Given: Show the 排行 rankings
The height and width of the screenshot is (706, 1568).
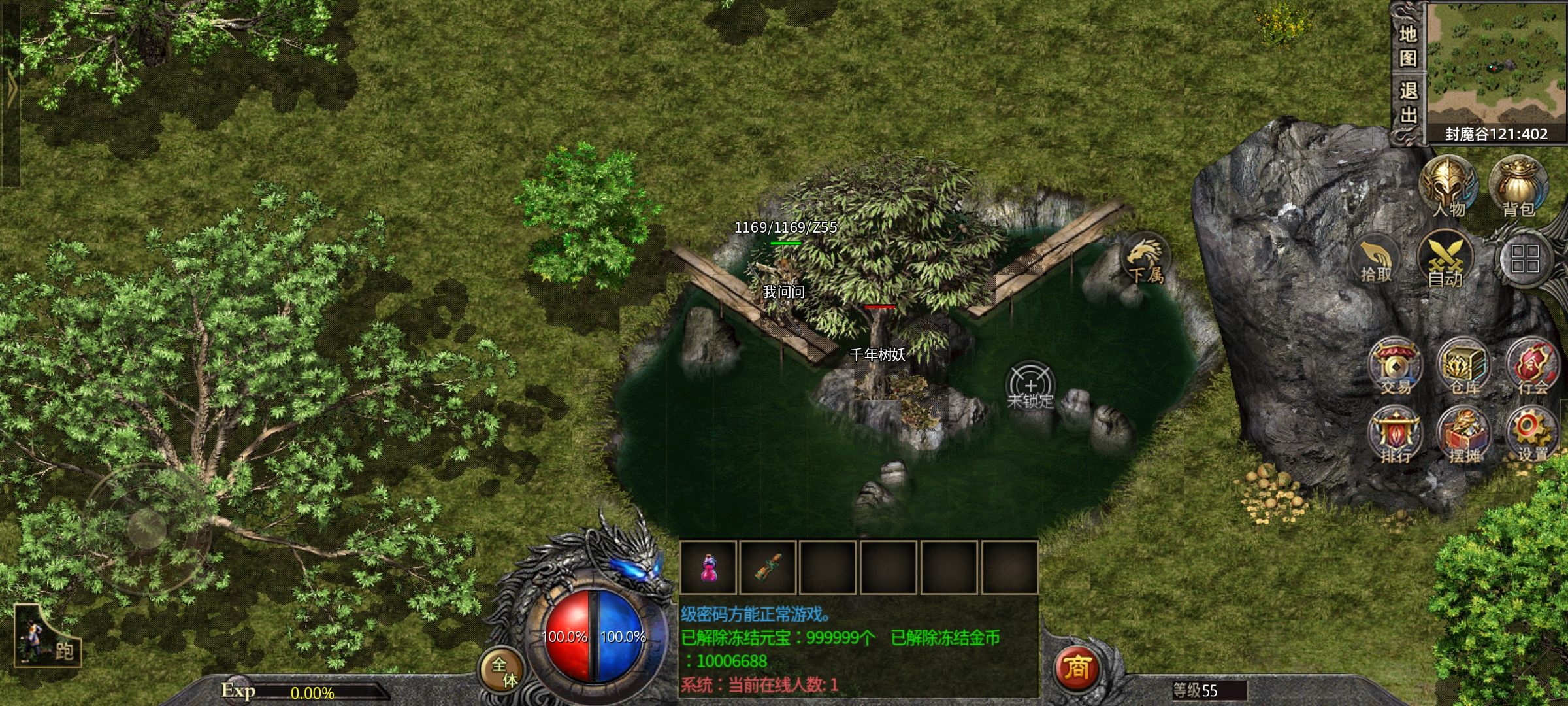Looking at the screenshot, I should (x=1396, y=435).
